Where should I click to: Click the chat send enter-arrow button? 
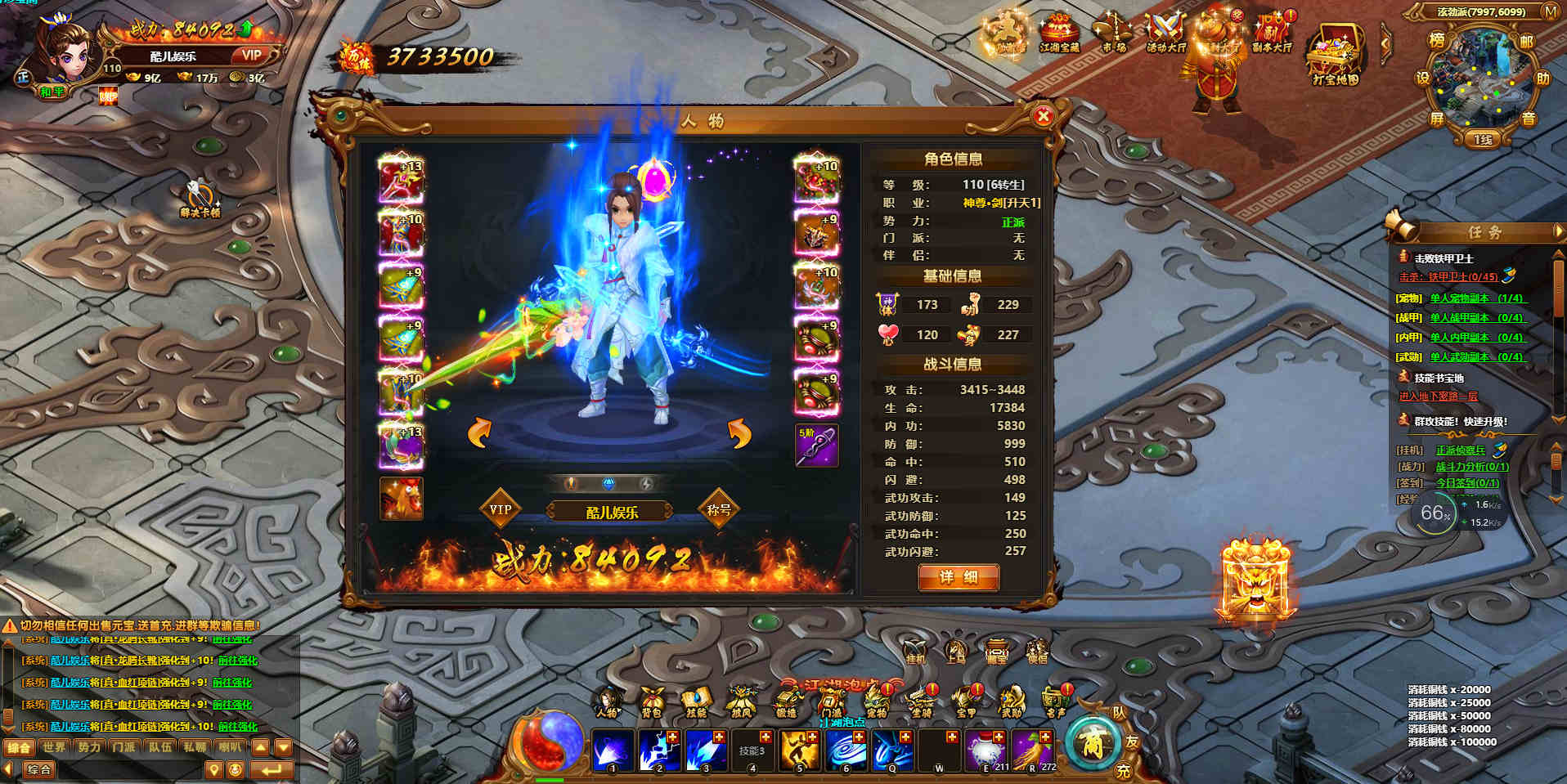pos(271,769)
